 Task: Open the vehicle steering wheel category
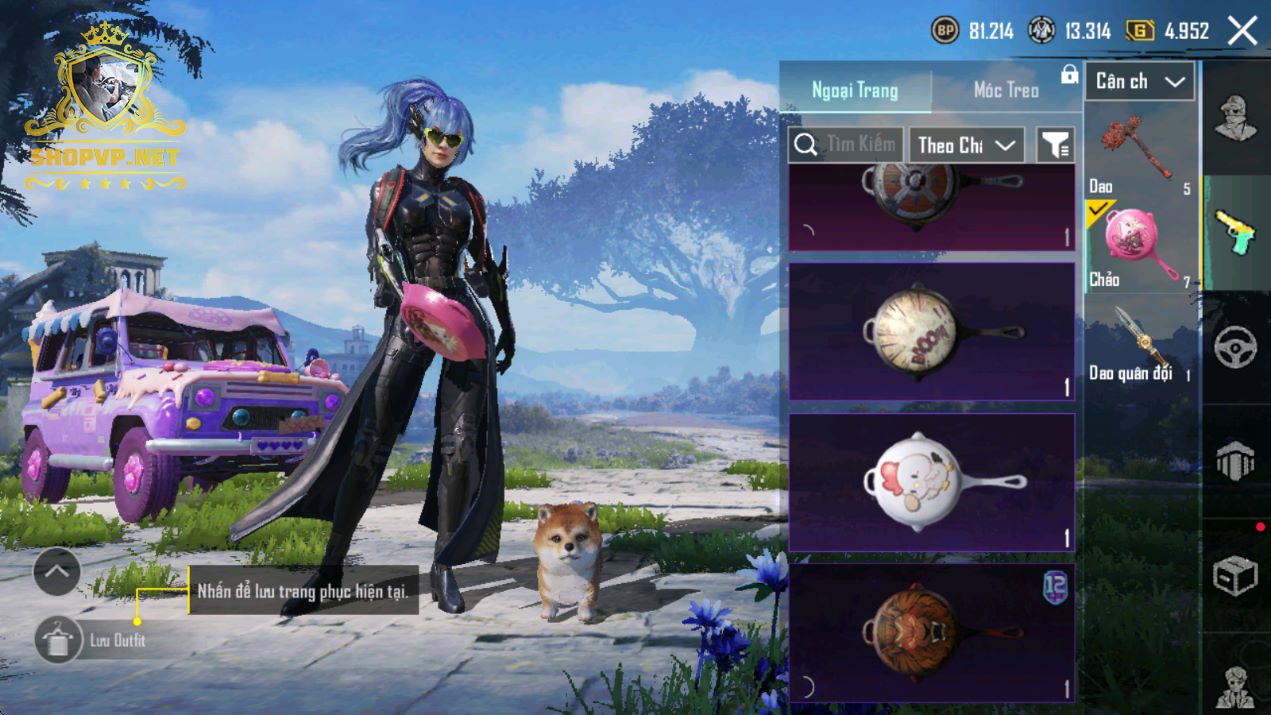pos(1236,347)
